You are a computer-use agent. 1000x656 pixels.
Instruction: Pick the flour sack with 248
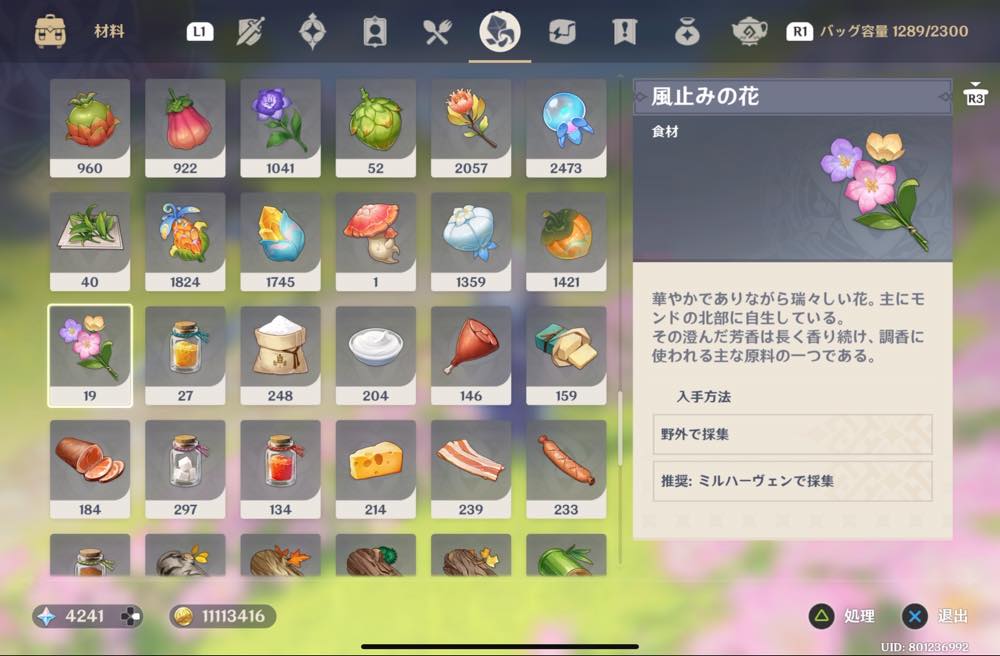click(x=280, y=355)
